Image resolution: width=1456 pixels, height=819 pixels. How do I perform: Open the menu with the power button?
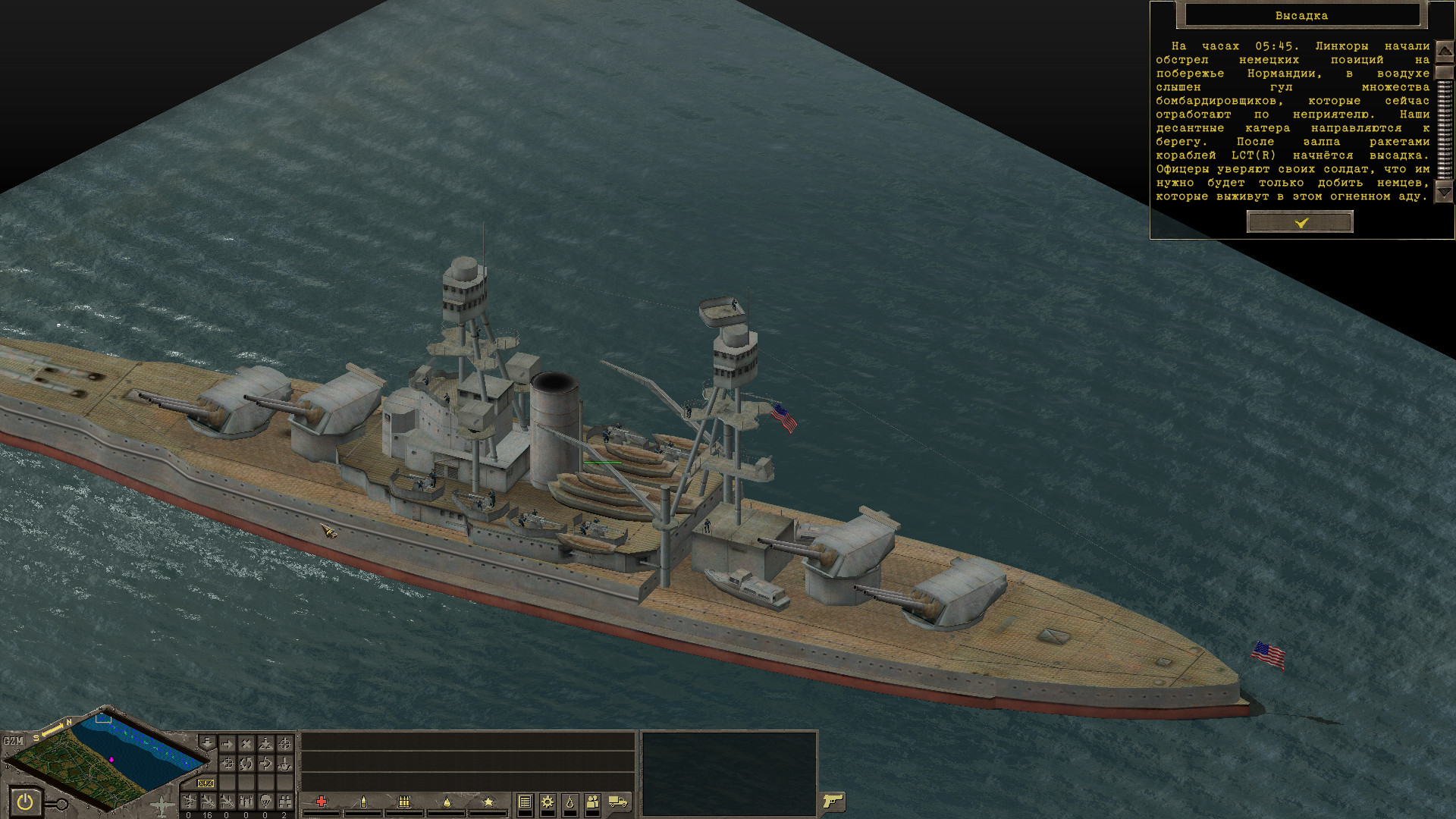point(25,802)
